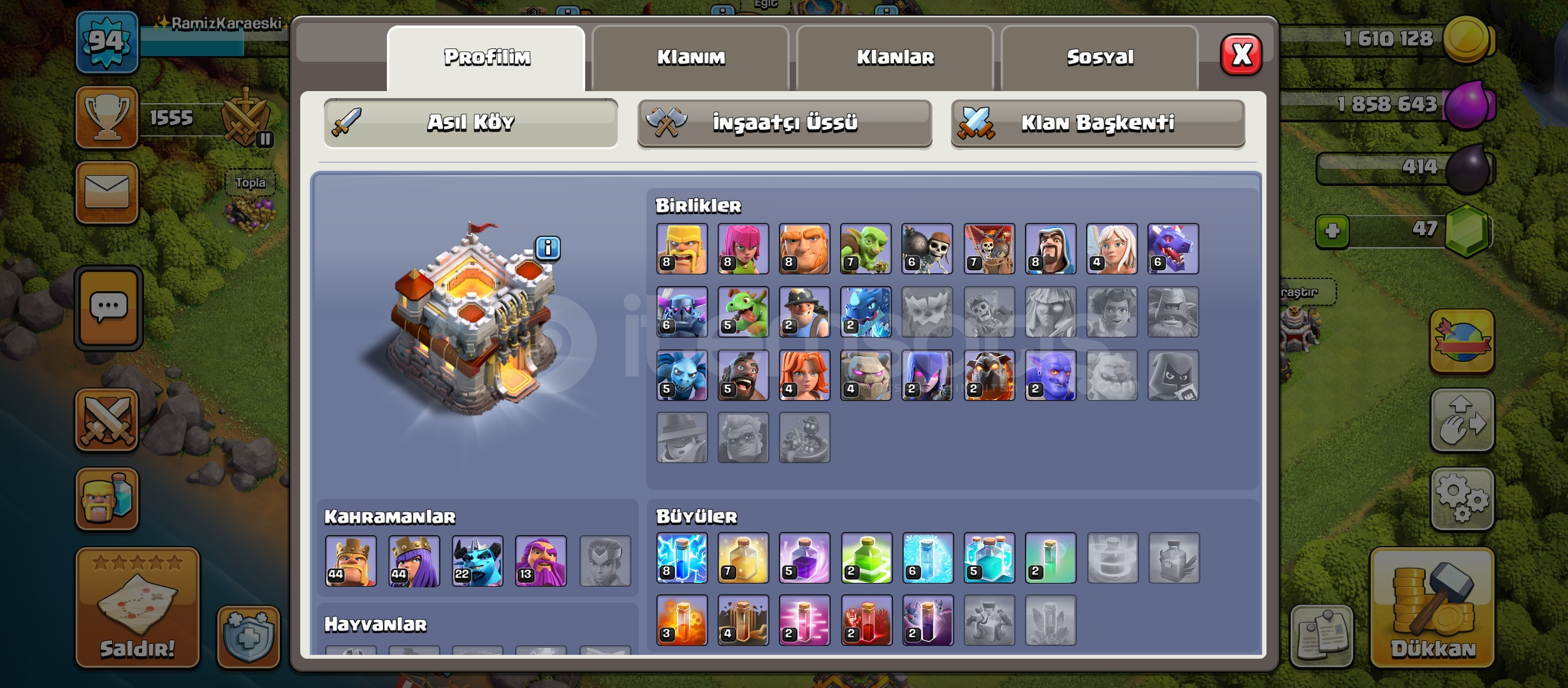Click the İnşaatçı Üssü button
Viewport: 1568px width, 688px height.
point(785,125)
